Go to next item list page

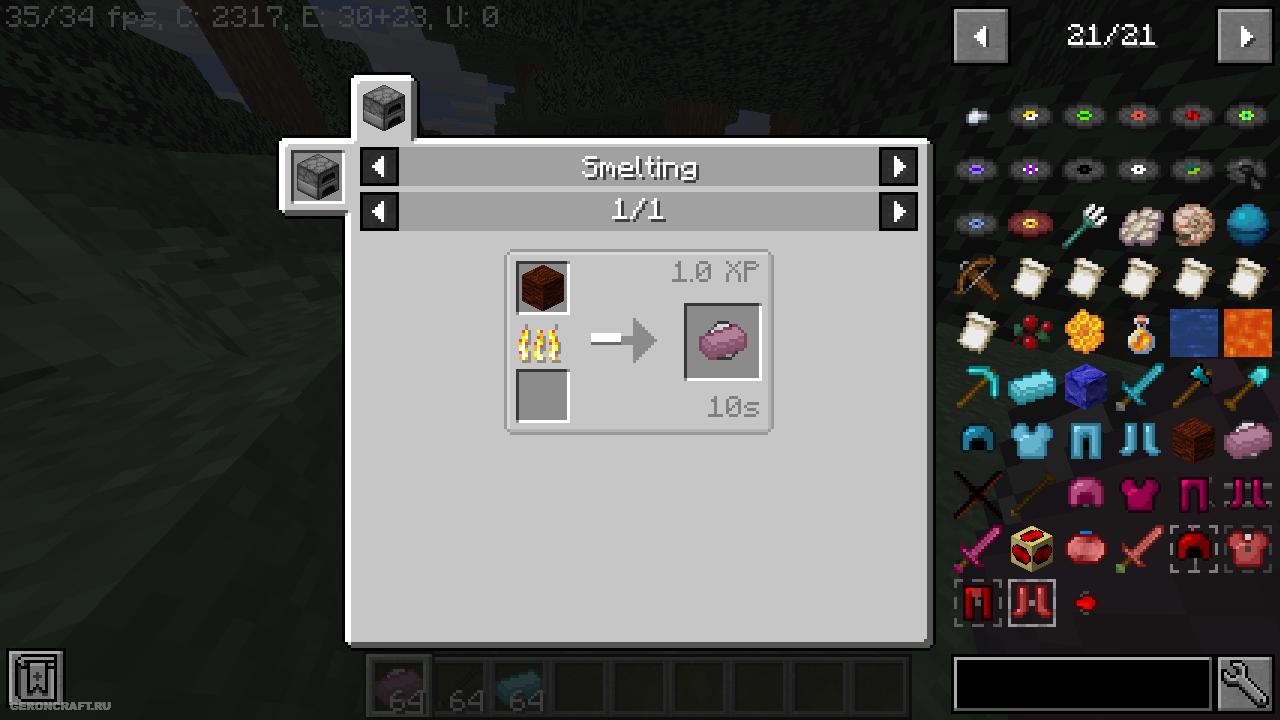tap(1244, 37)
